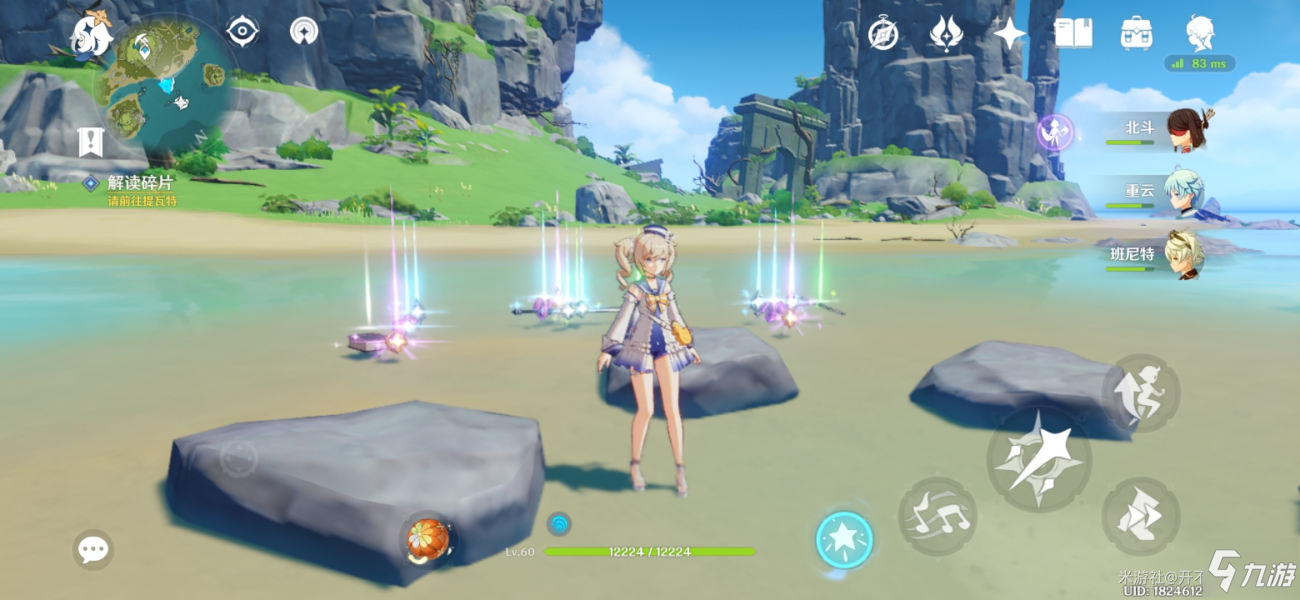Tap the normal attack button
Image resolution: width=1300 pixels, height=600 pixels.
[1038, 460]
